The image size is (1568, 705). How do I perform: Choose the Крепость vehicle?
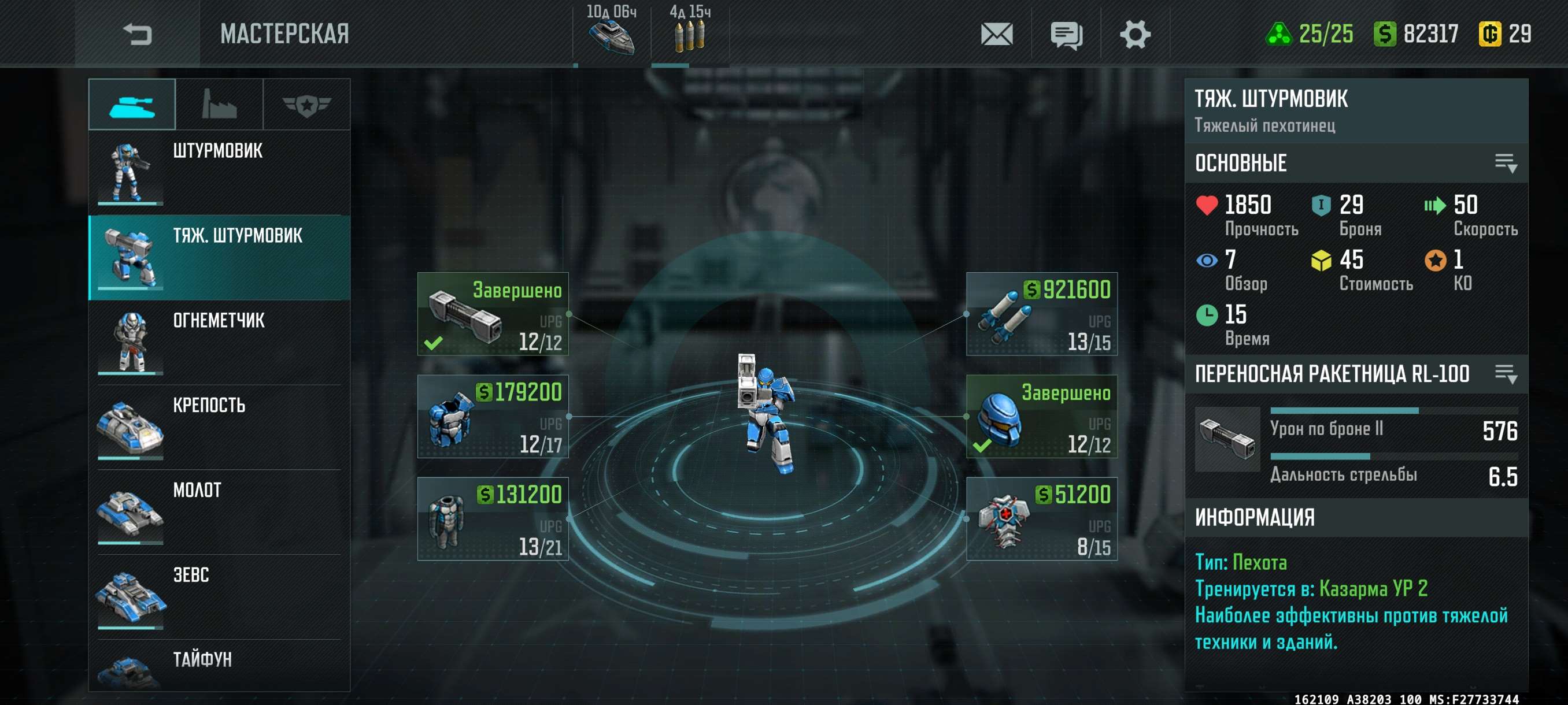[219, 426]
